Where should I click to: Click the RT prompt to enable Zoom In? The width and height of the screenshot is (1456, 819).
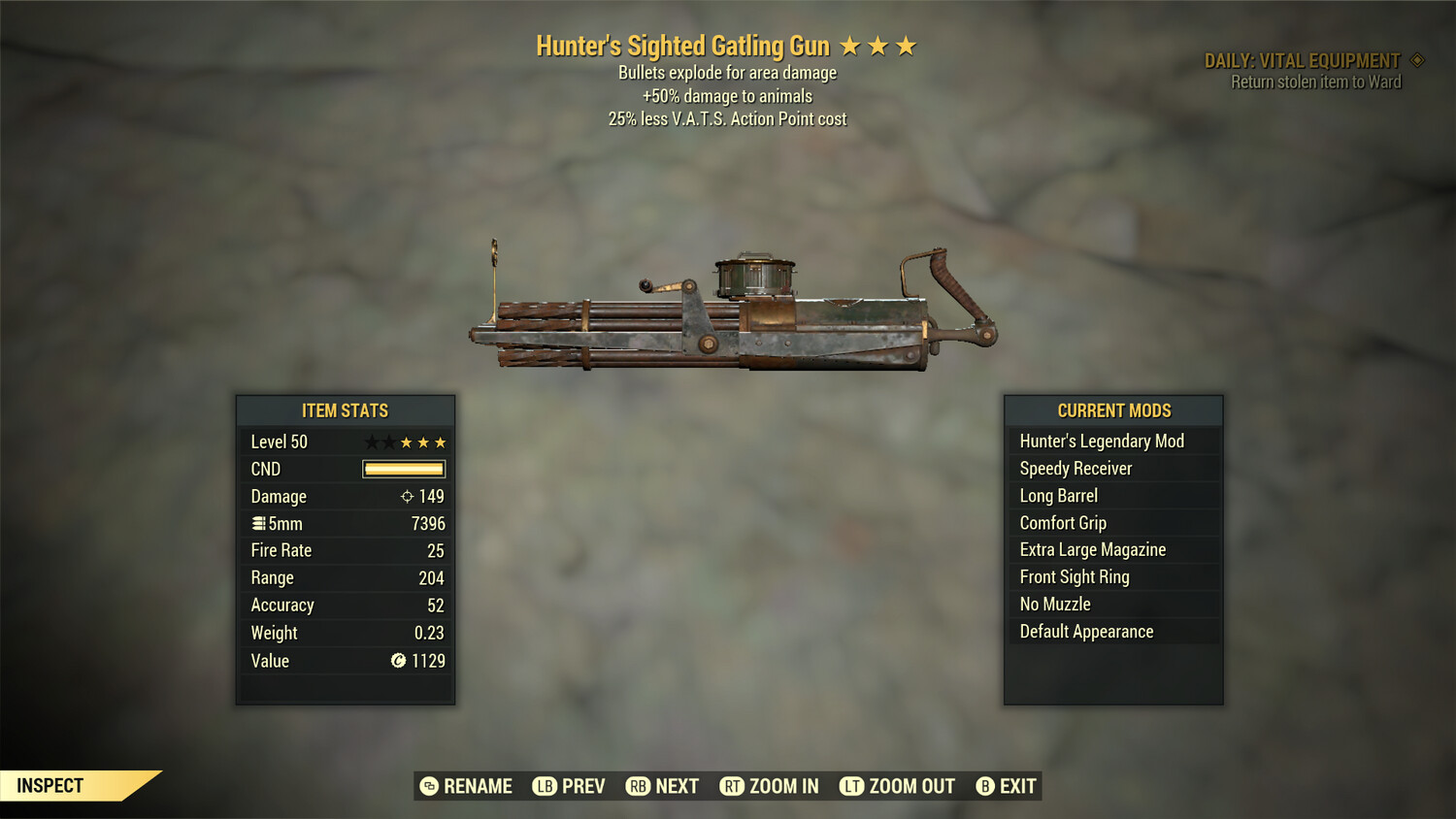(734, 786)
